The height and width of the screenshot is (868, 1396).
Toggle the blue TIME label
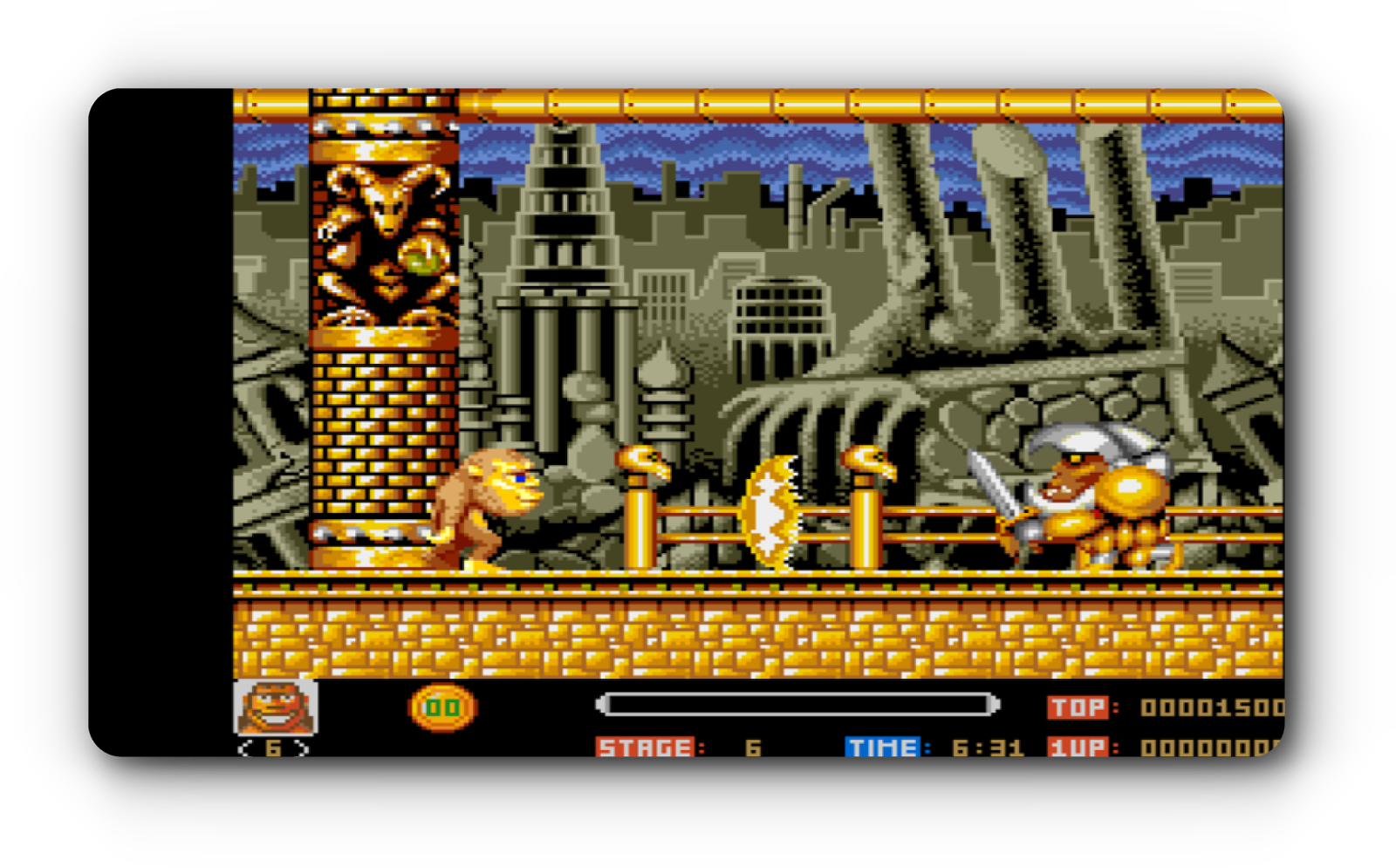pos(884,747)
